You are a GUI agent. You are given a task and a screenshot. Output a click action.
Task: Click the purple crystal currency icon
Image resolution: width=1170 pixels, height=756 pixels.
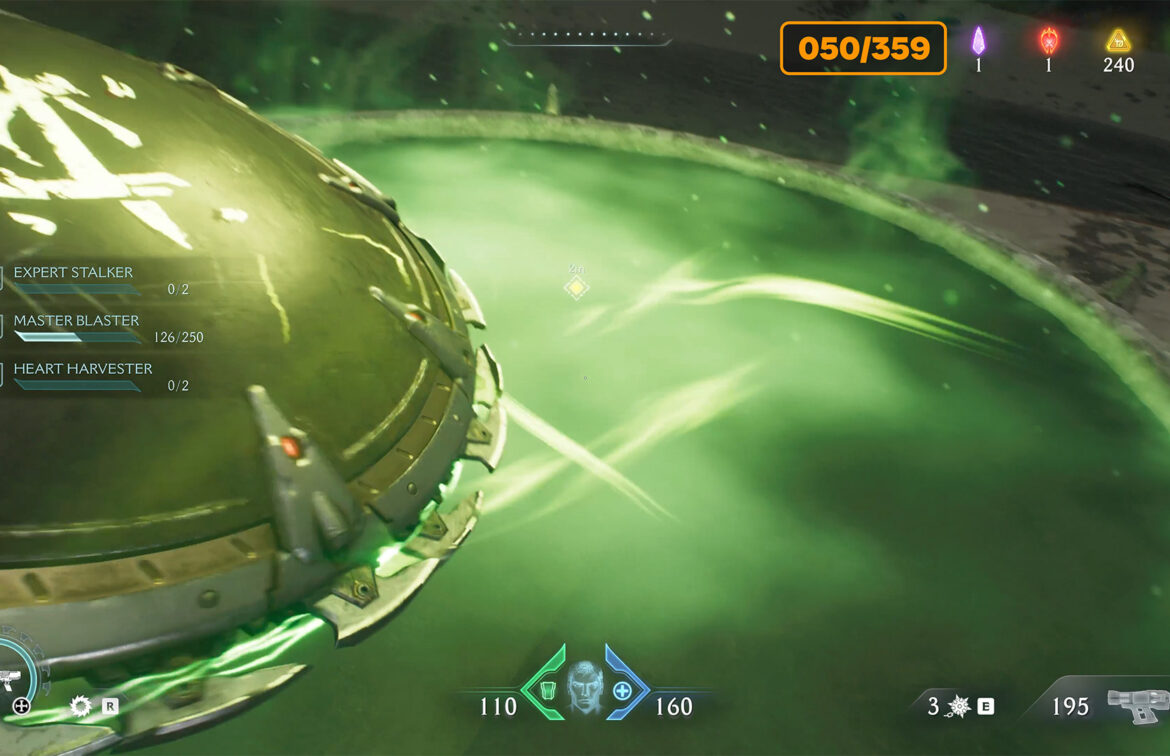coord(979,41)
